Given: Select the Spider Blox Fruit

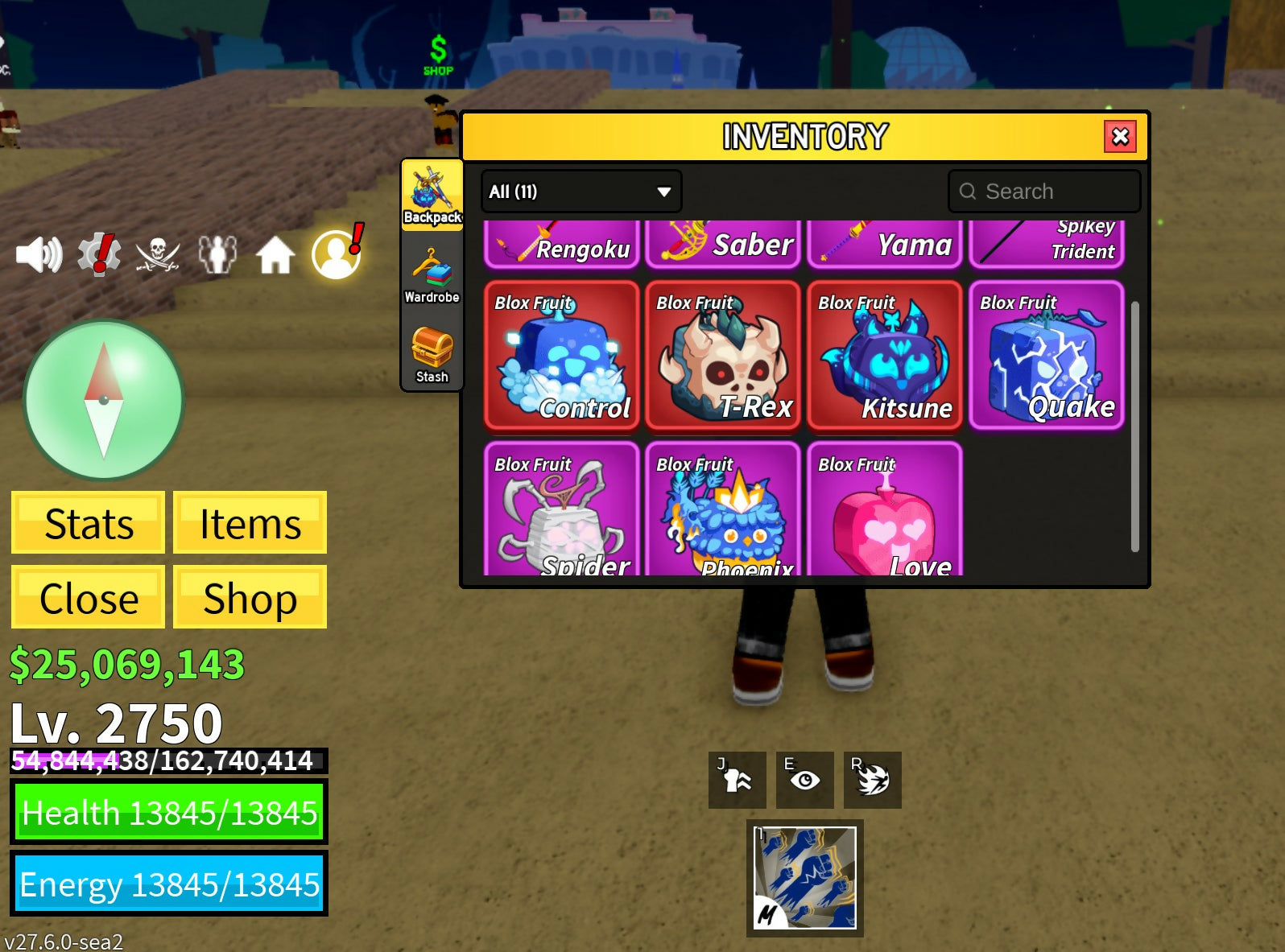Looking at the screenshot, I should [562, 509].
